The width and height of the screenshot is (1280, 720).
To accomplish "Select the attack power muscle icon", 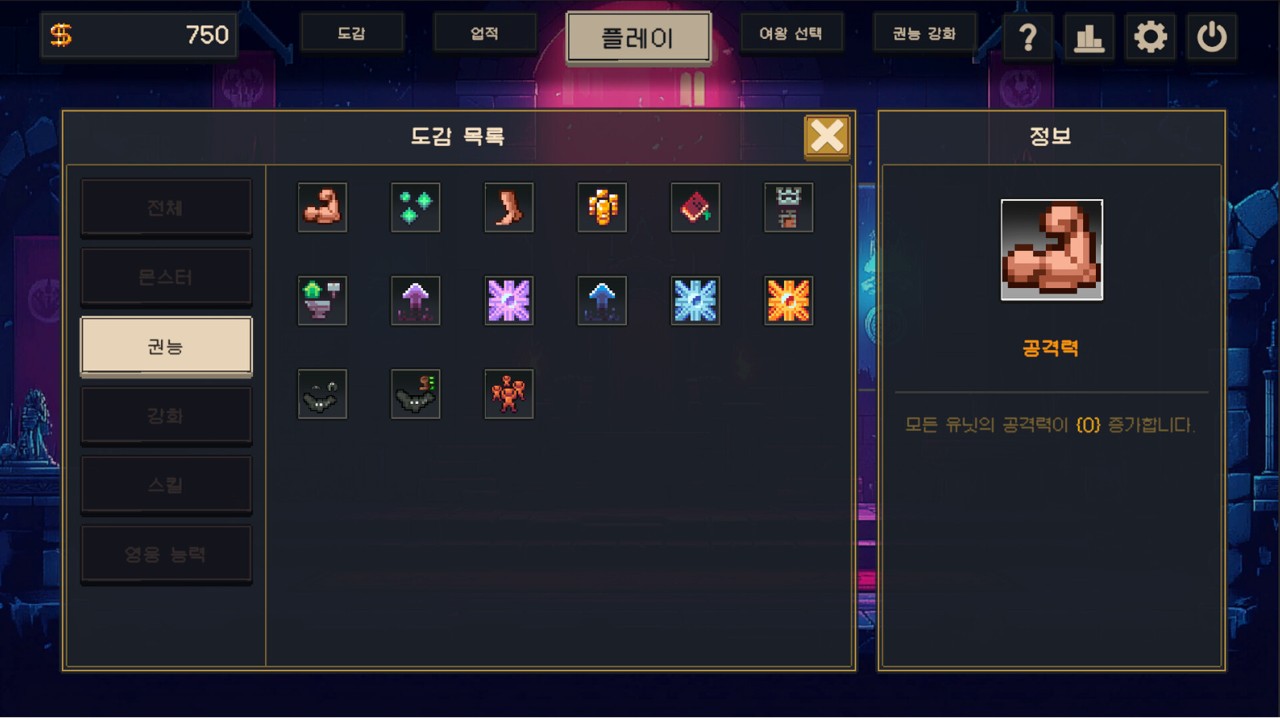I will click(322, 207).
